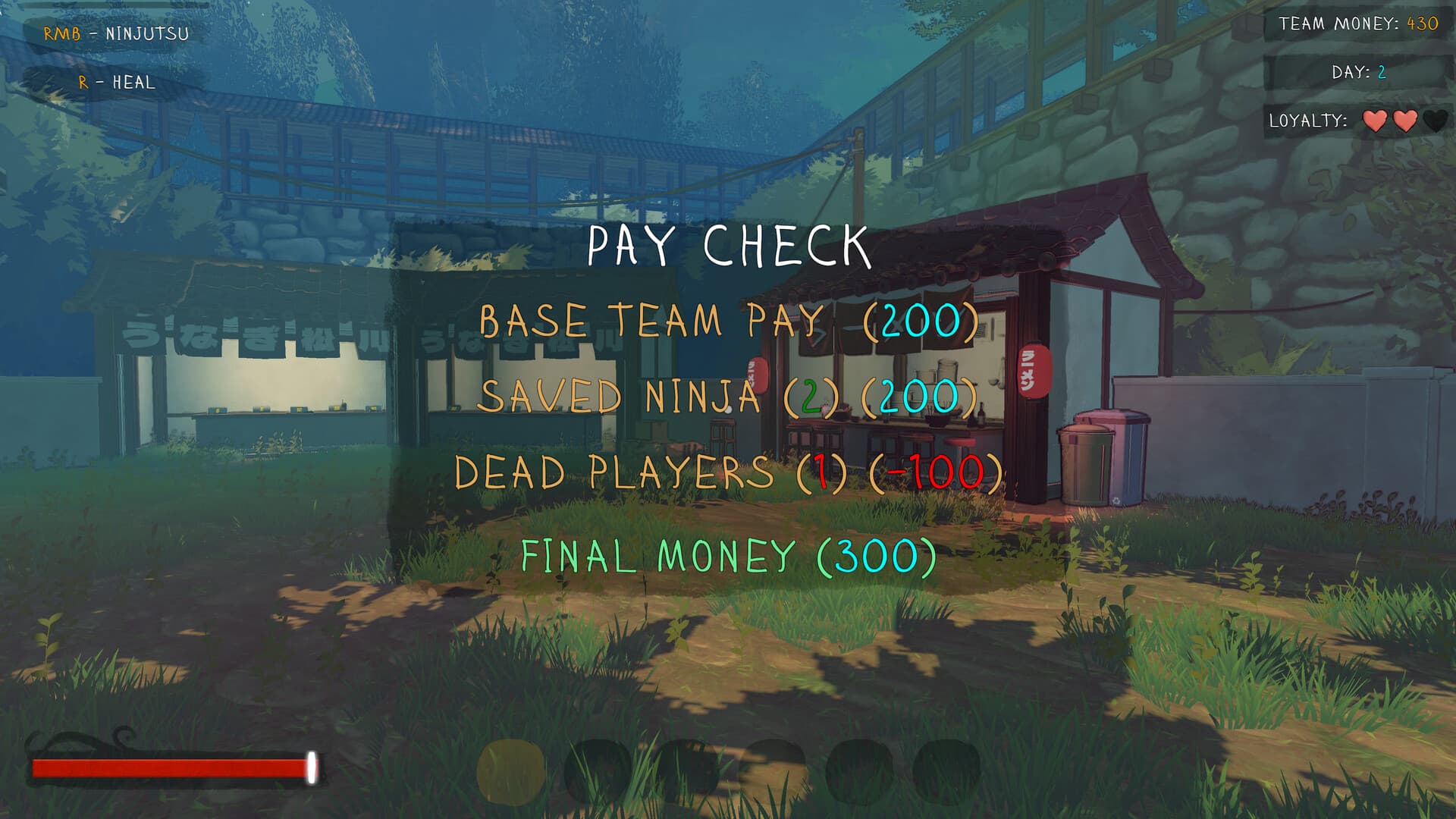This screenshot has height=819, width=1456.
Task: Click the last hotbar slot on the right
Action: pos(945,767)
